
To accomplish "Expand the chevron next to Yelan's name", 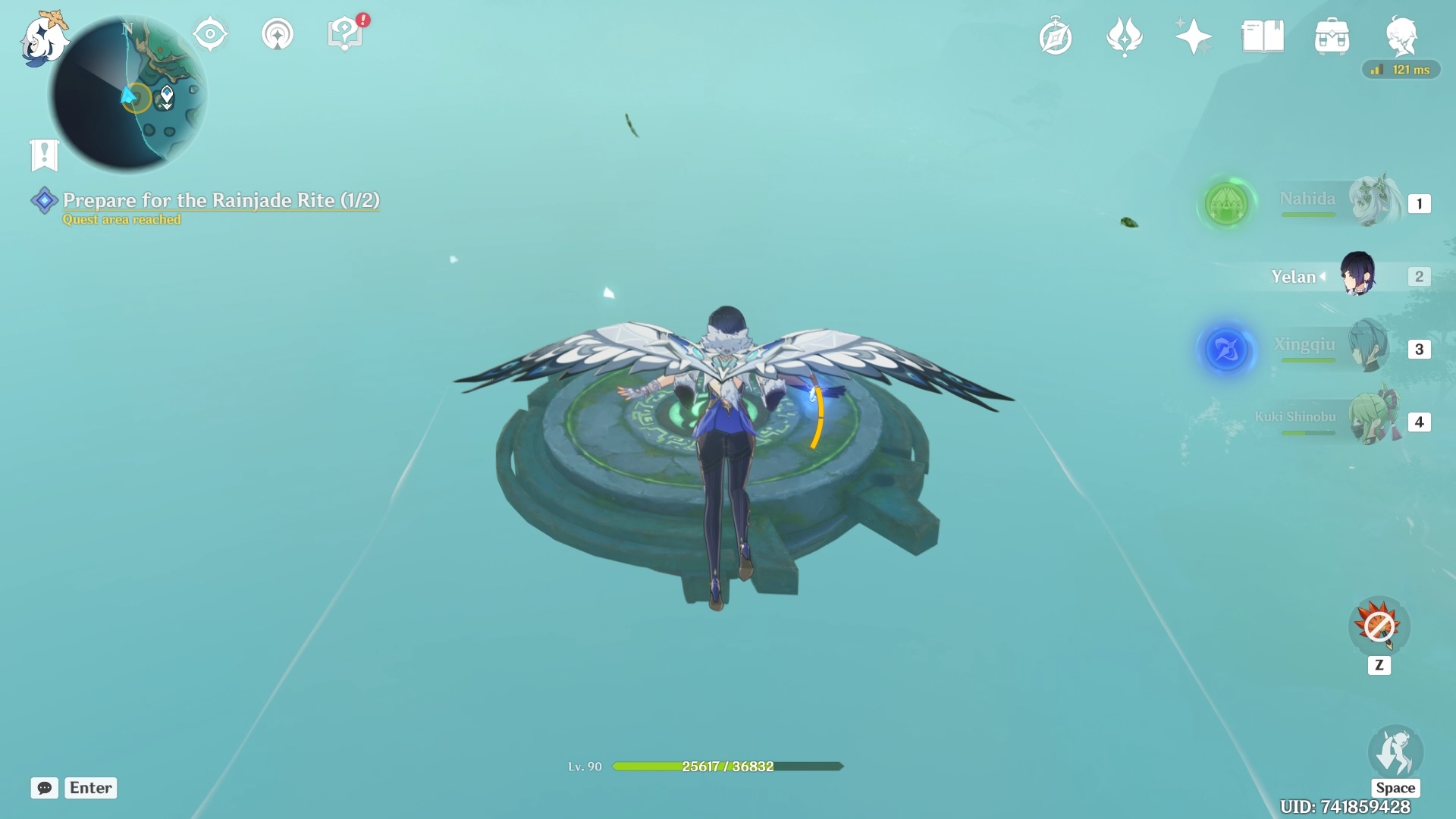I will (x=1324, y=277).
